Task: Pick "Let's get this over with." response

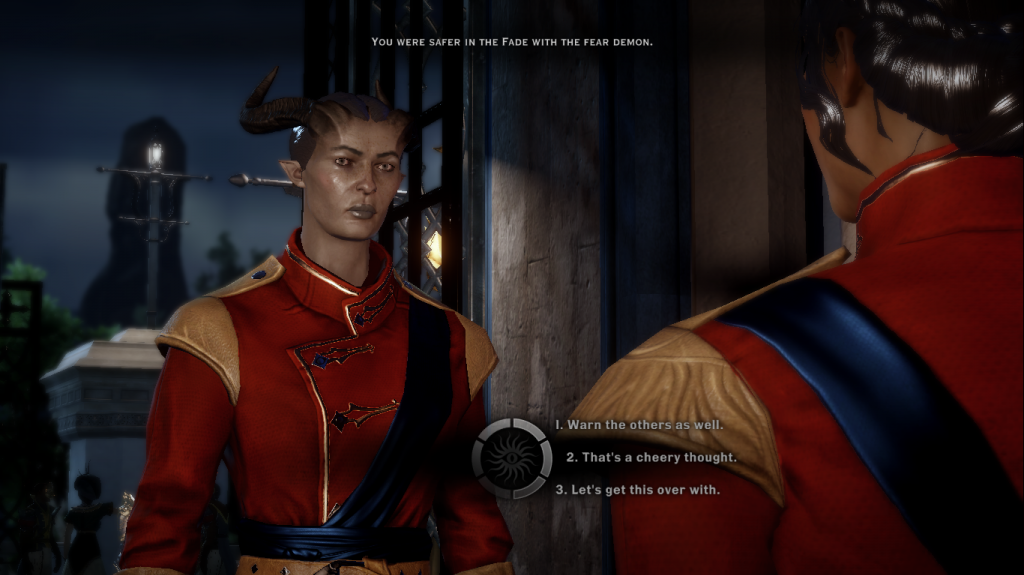Action: point(637,490)
